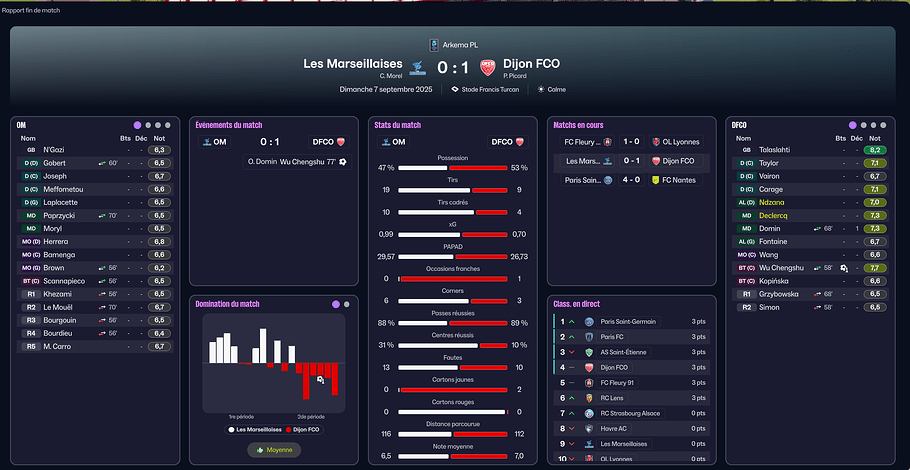The image size is (910, 470).
Task: Open AS Saint-Étienne in the live standings
Action: click(628, 352)
